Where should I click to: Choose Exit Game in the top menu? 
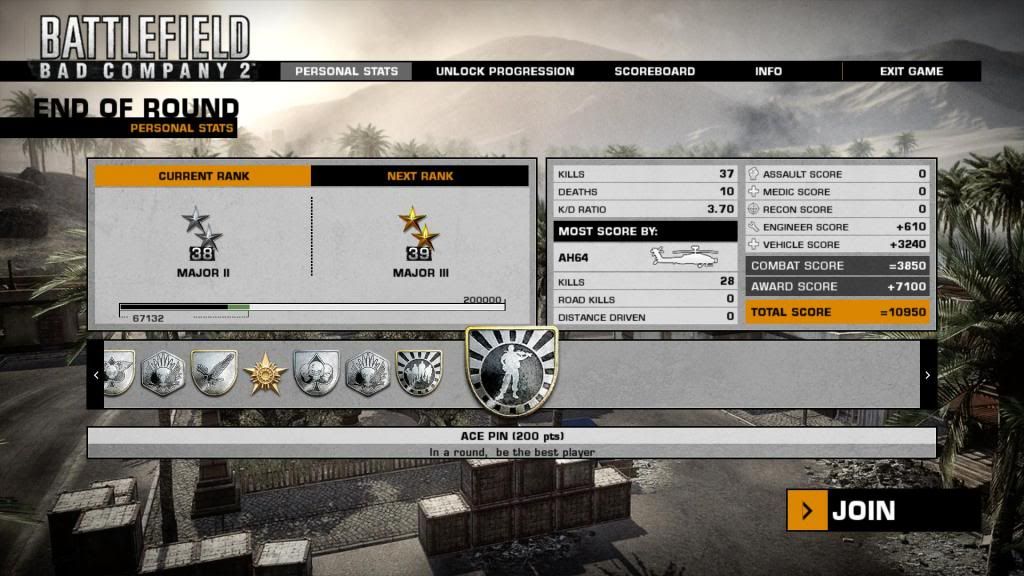coord(911,71)
